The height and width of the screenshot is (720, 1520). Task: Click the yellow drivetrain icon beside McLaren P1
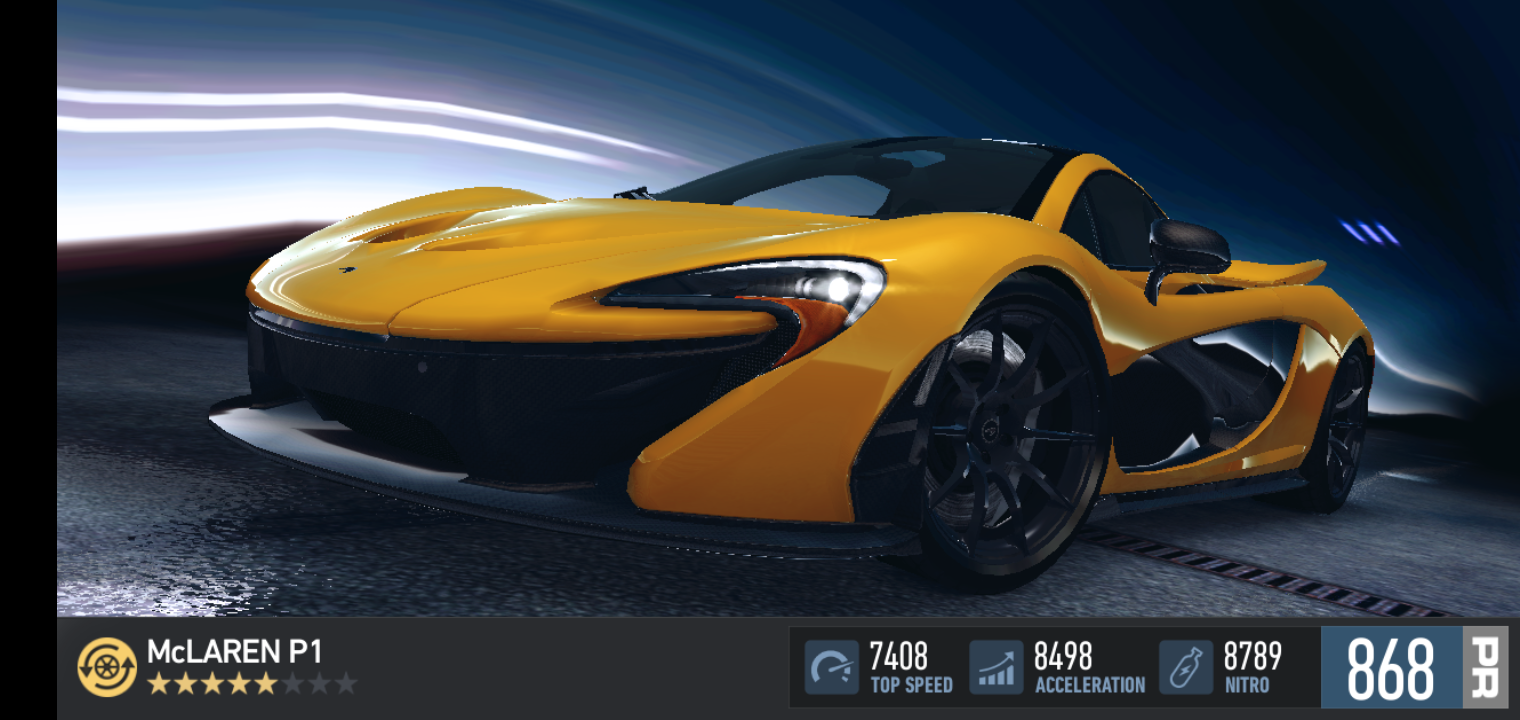[107, 667]
